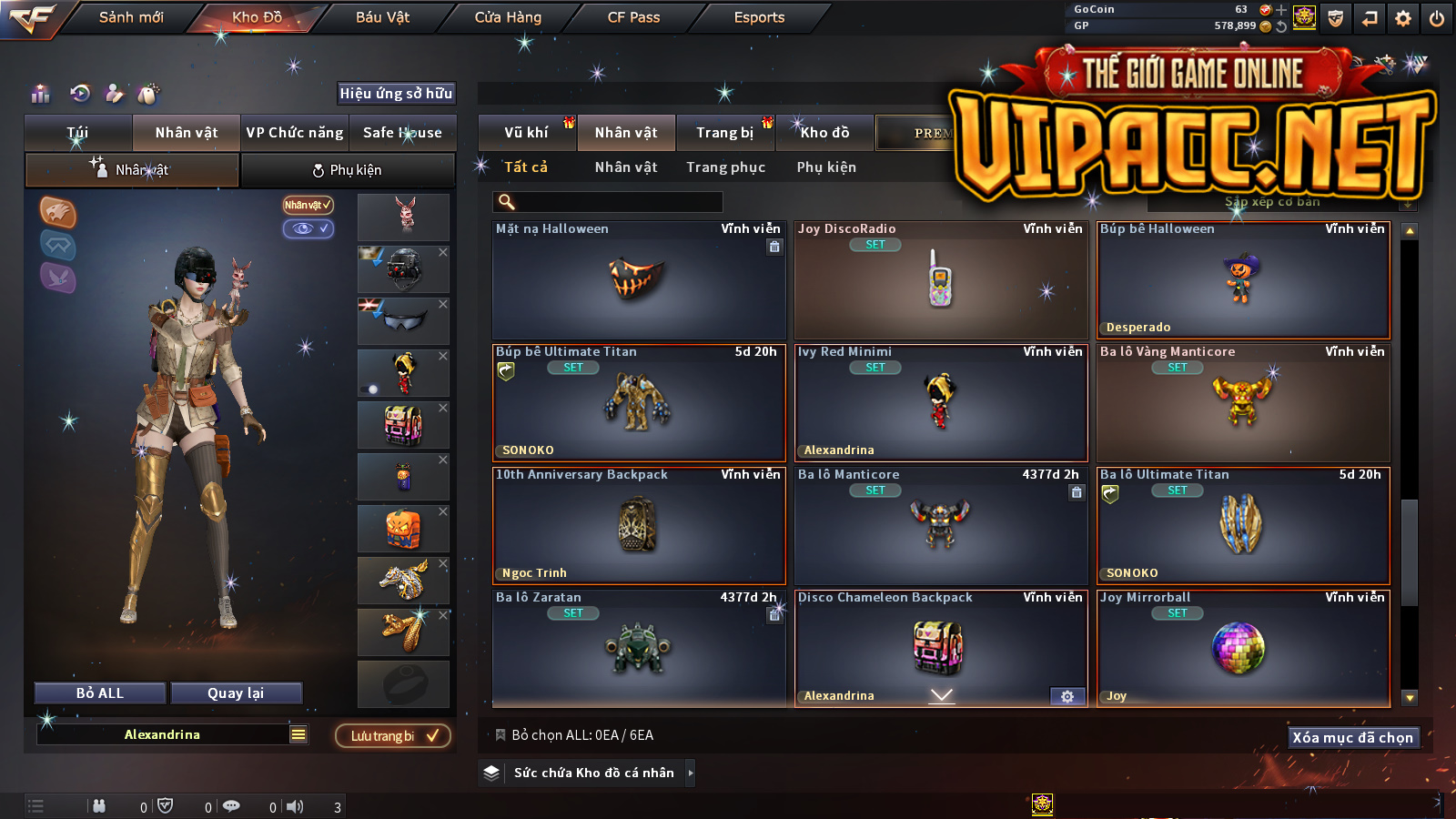Filter items by Phụ kiện category
The width and height of the screenshot is (1456, 819).
click(826, 167)
